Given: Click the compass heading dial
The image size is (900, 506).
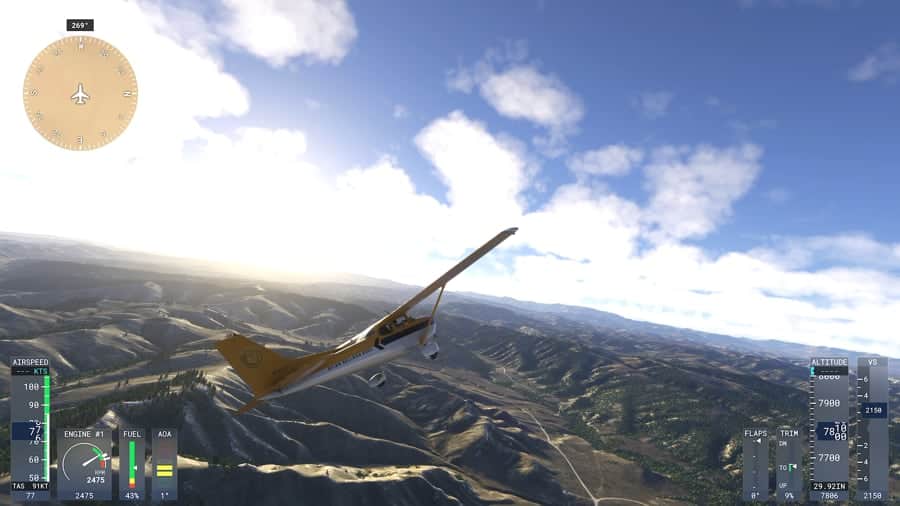Looking at the screenshot, I should click(80, 93).
